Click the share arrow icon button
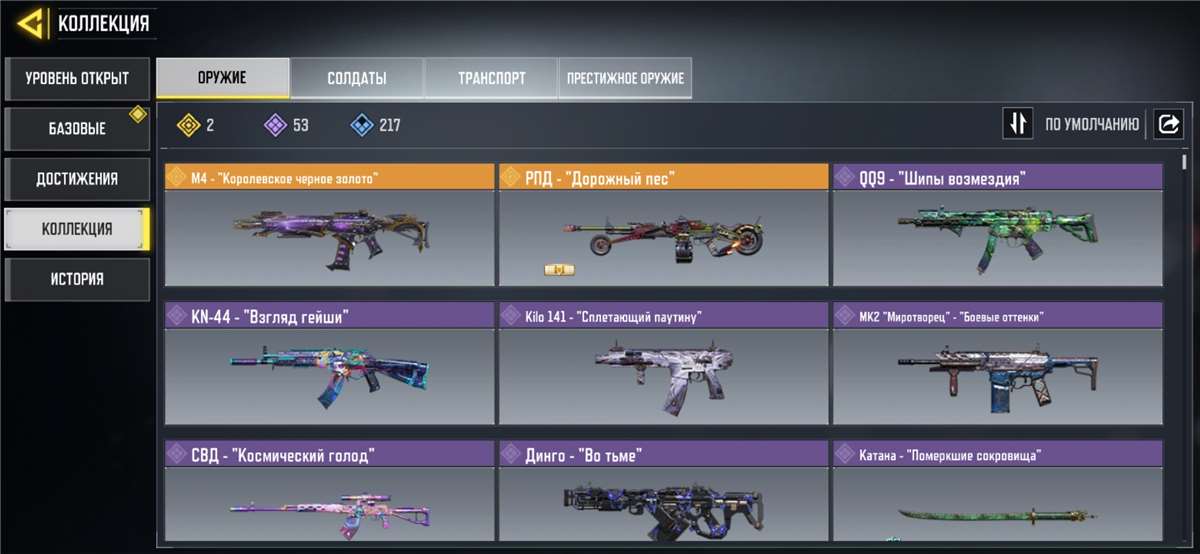This screenshot has width=1200, height=554. (1167, 124)
